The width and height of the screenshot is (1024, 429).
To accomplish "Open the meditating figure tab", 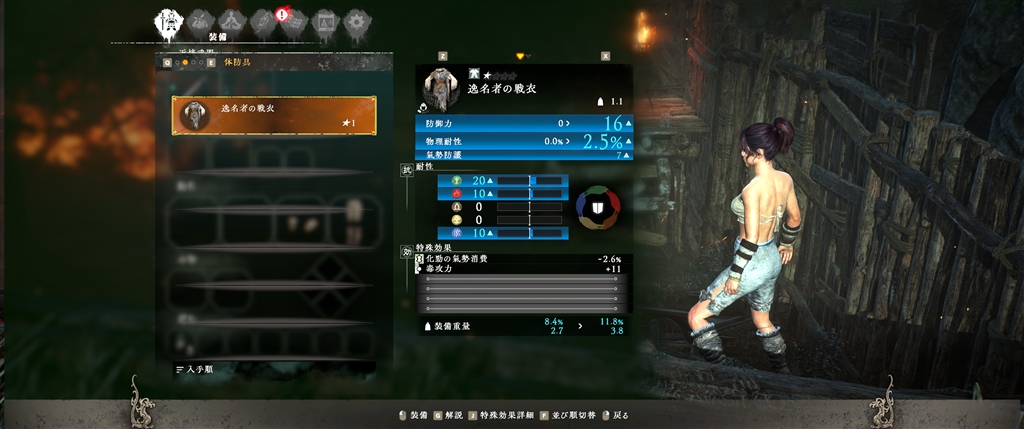I will tap(231, 21).
